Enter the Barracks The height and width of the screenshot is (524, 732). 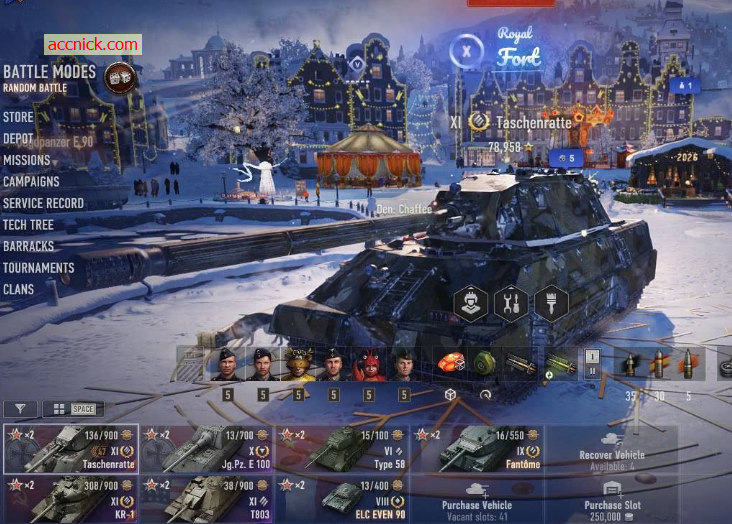point(28,246)
